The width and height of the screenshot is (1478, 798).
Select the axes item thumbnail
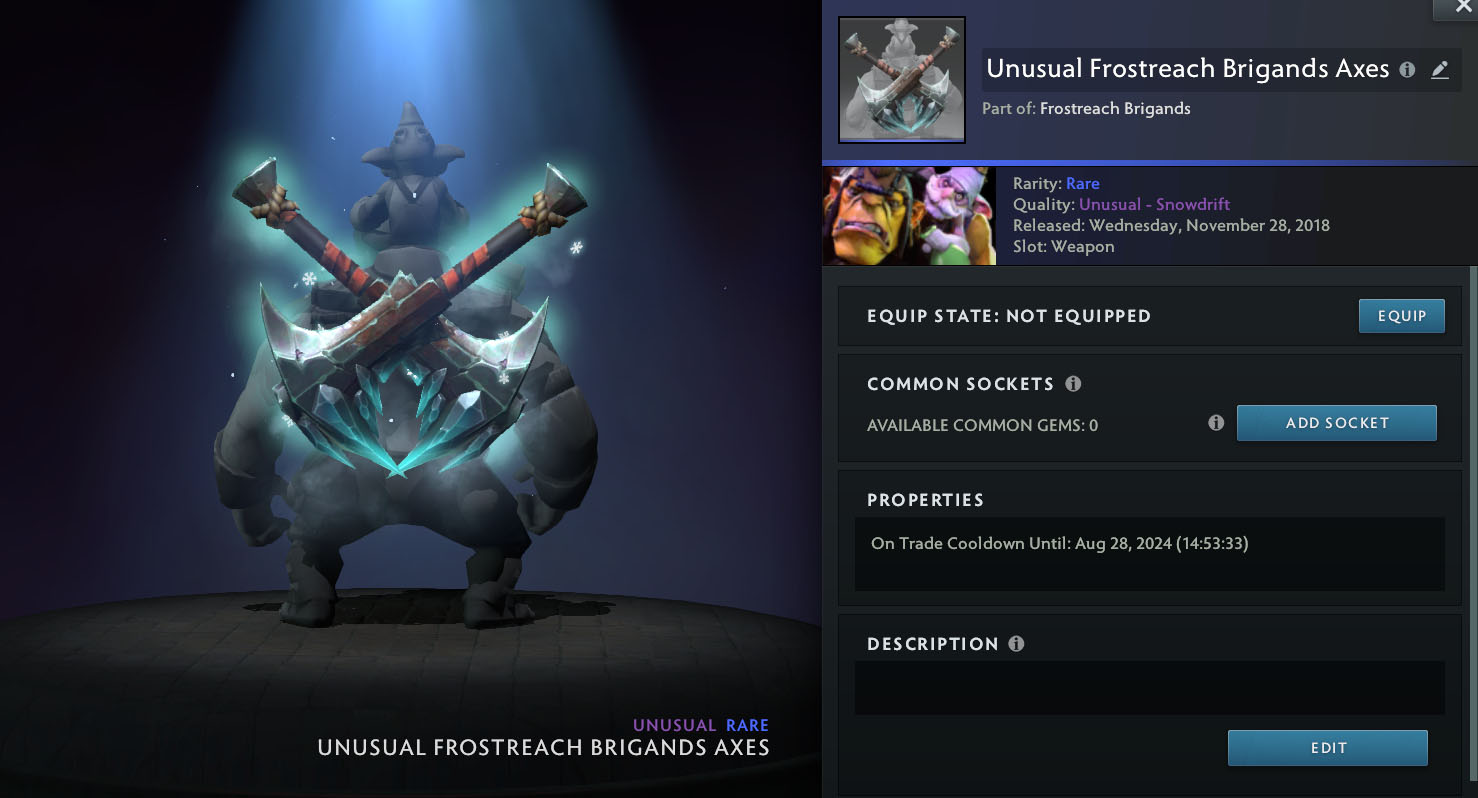[x=901, y=80]
